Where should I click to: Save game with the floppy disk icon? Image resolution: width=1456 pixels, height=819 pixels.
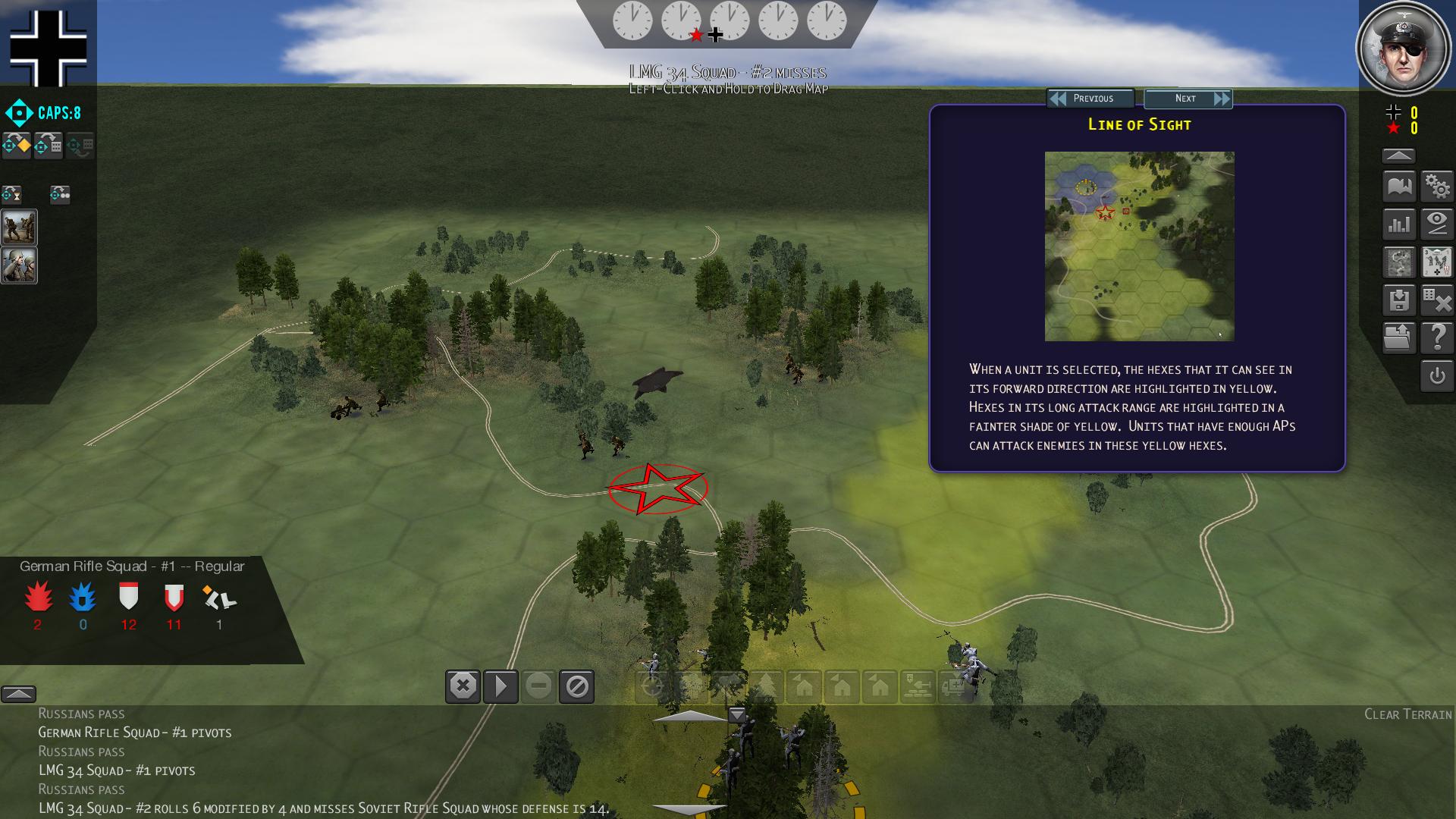coord(1399,300)
